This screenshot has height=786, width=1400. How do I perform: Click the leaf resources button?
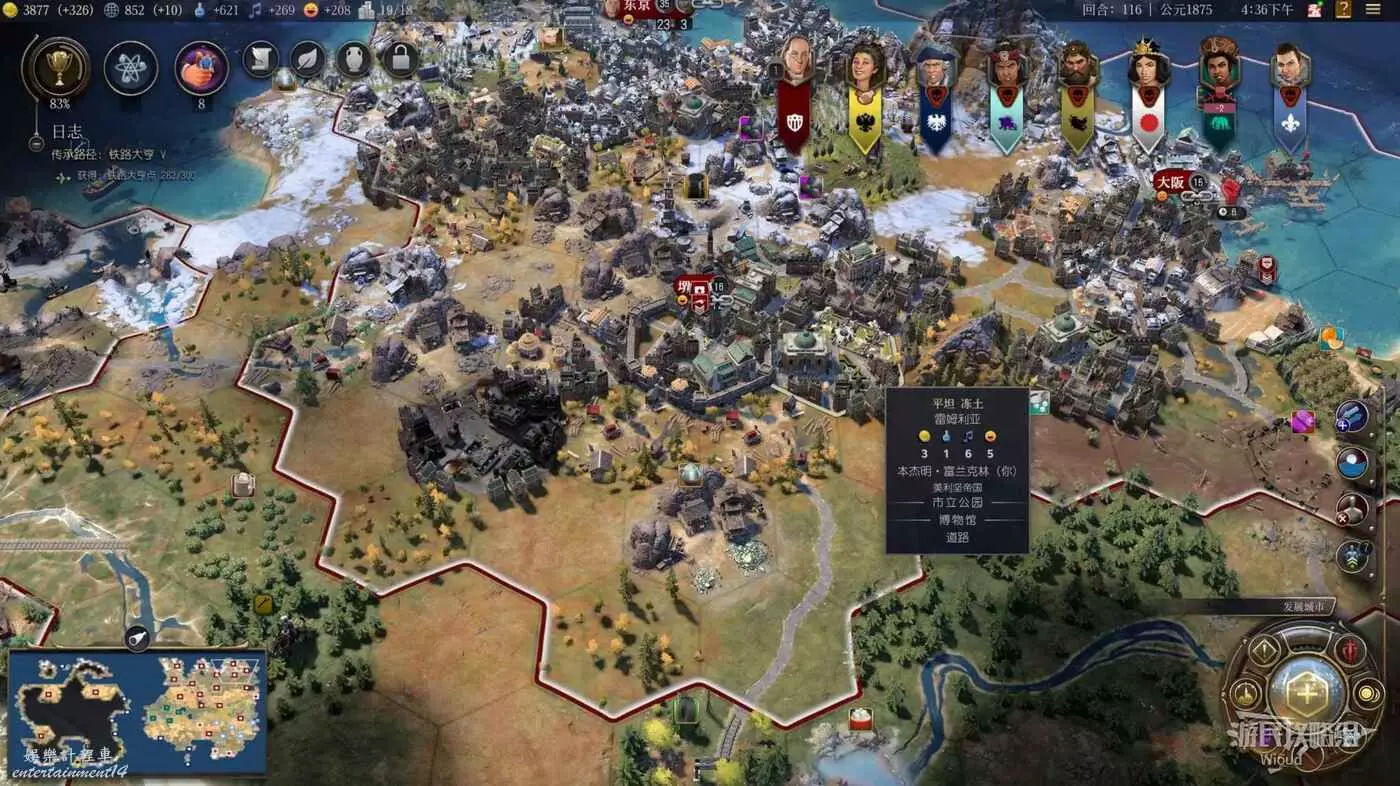[309, 59]
